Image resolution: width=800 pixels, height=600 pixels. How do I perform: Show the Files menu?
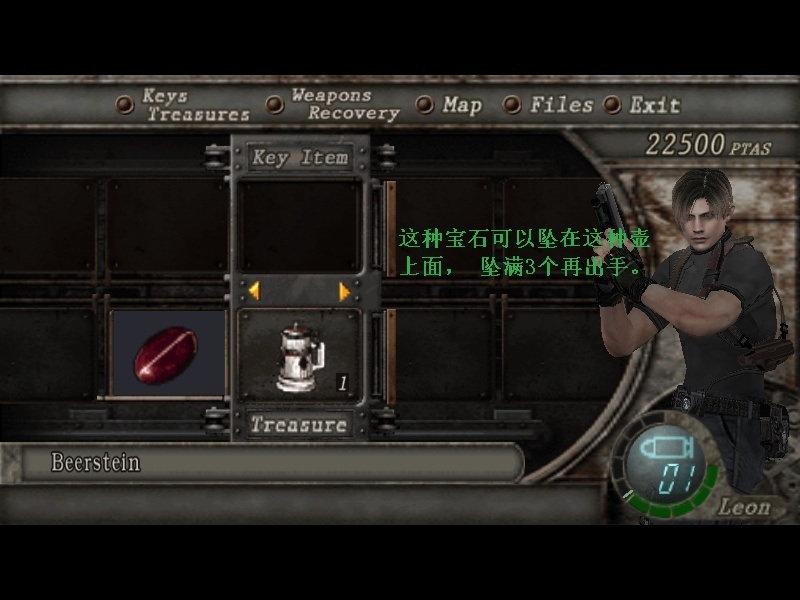click(x=560, y=105)
